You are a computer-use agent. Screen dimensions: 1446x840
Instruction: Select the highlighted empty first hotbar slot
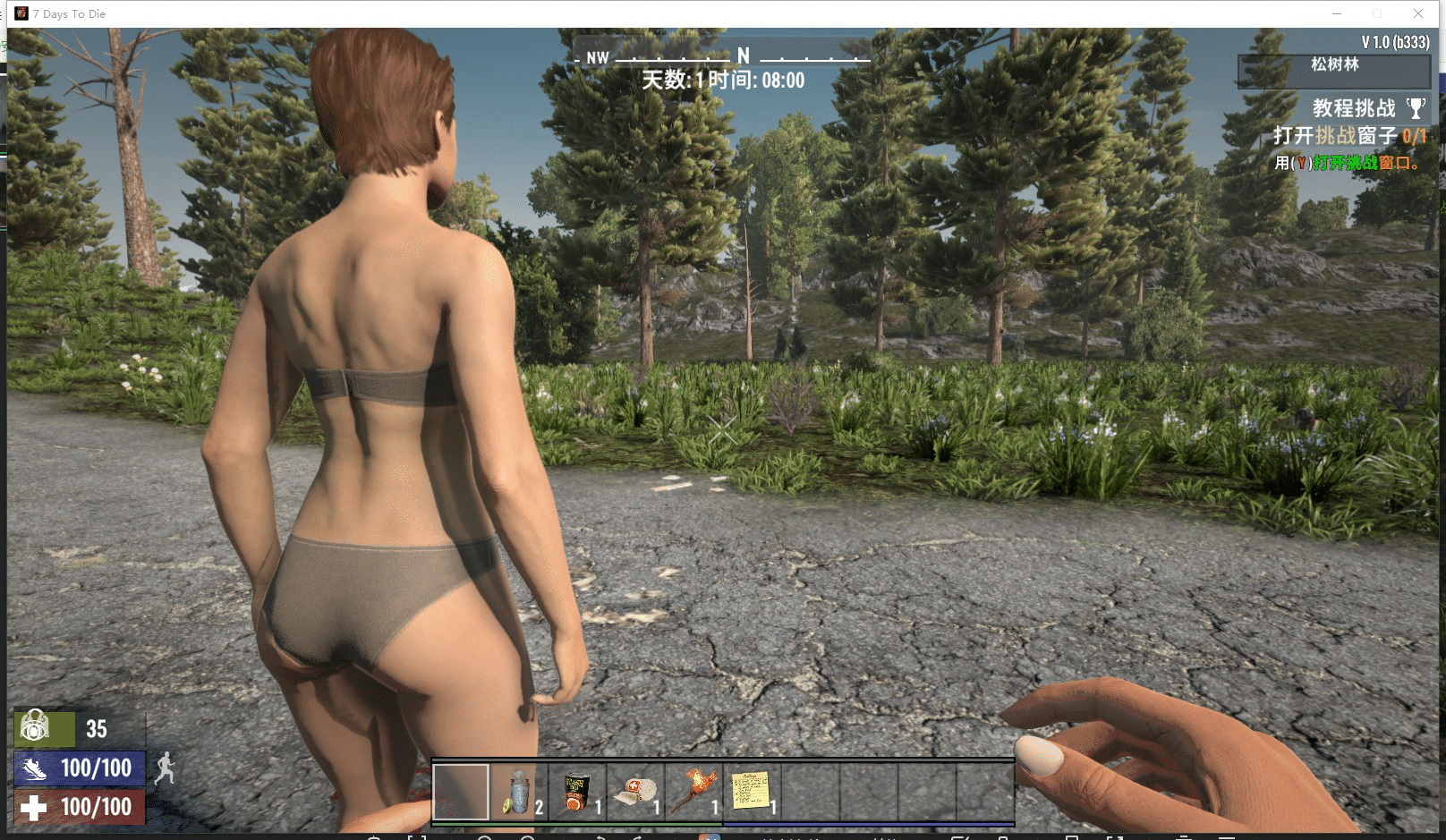point(461,792)
